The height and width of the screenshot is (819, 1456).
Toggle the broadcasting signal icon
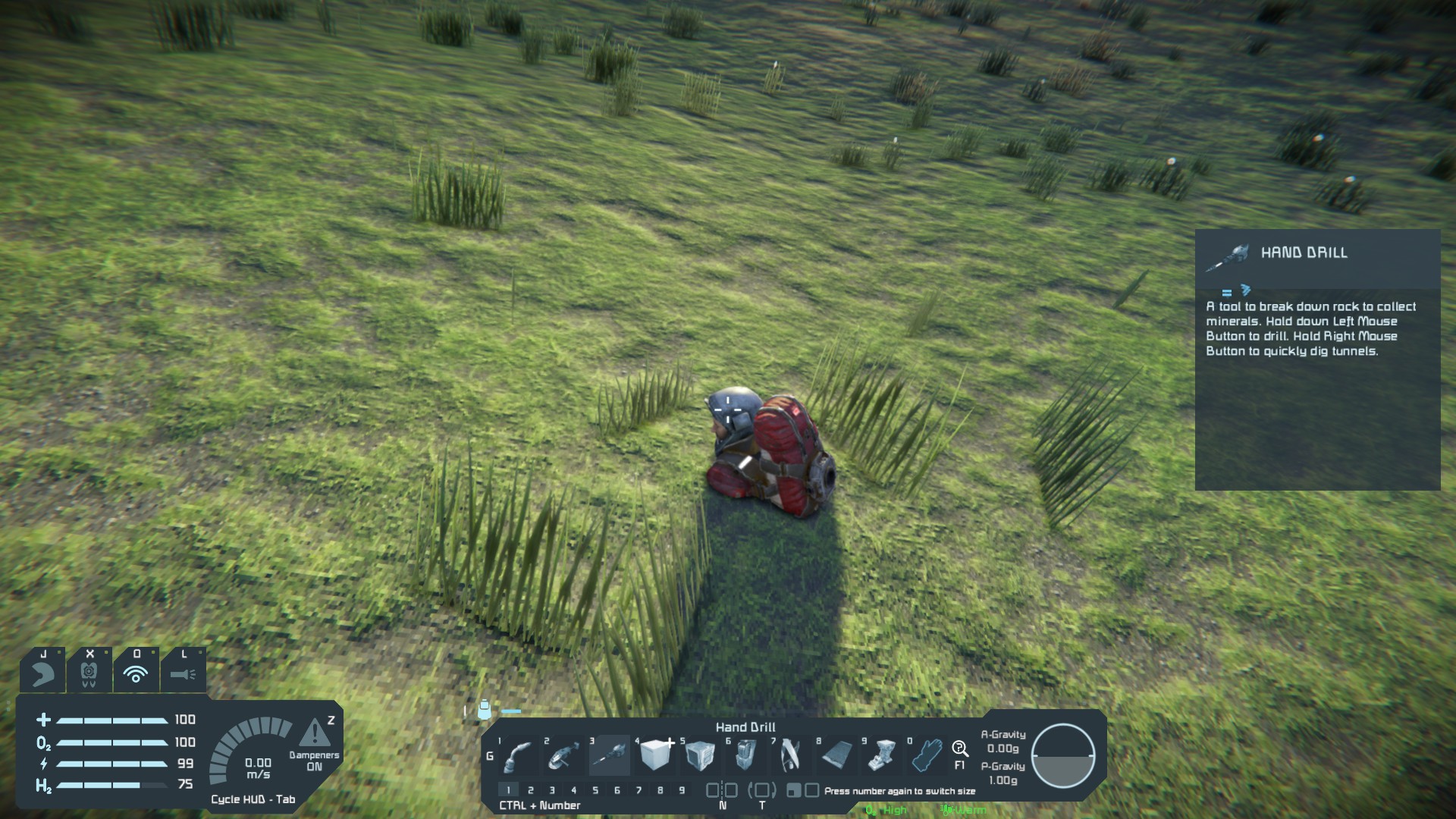tap(136, 673)
